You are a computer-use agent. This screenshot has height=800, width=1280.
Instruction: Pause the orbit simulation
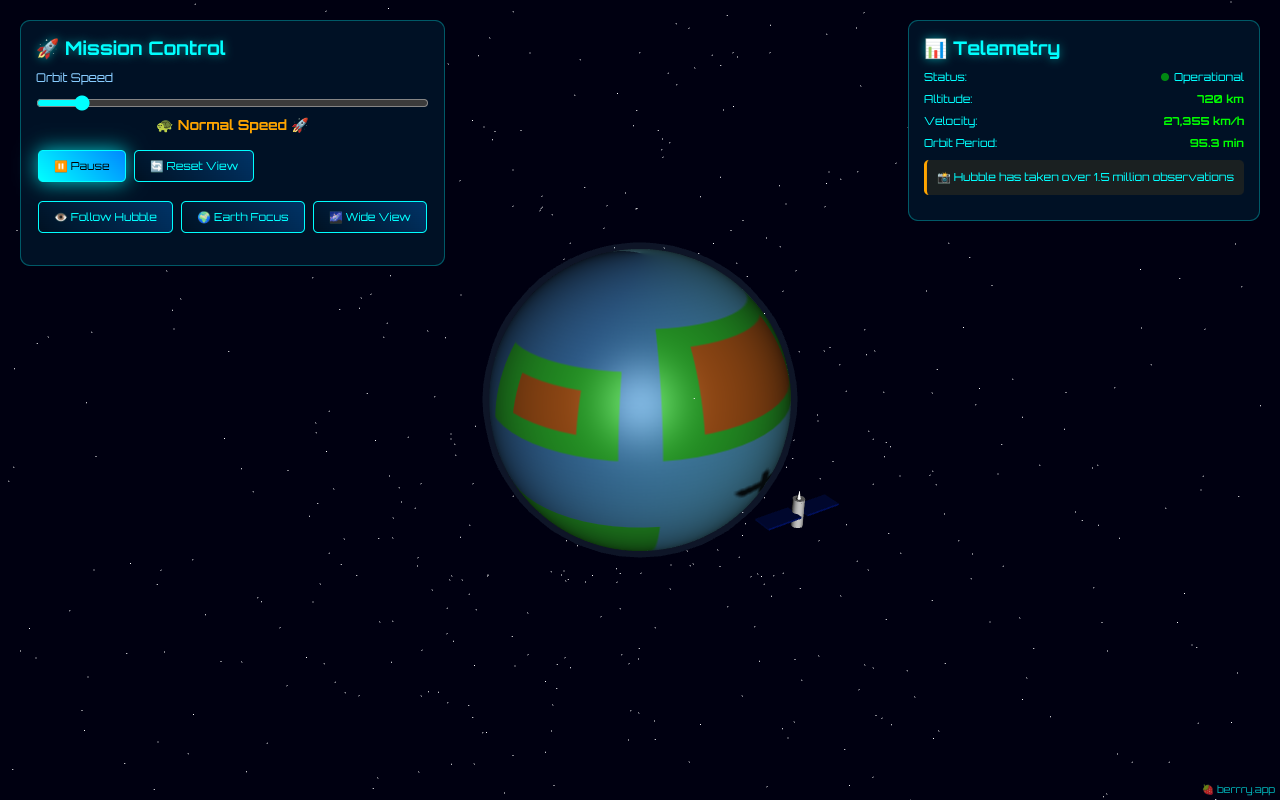point(82,166)
